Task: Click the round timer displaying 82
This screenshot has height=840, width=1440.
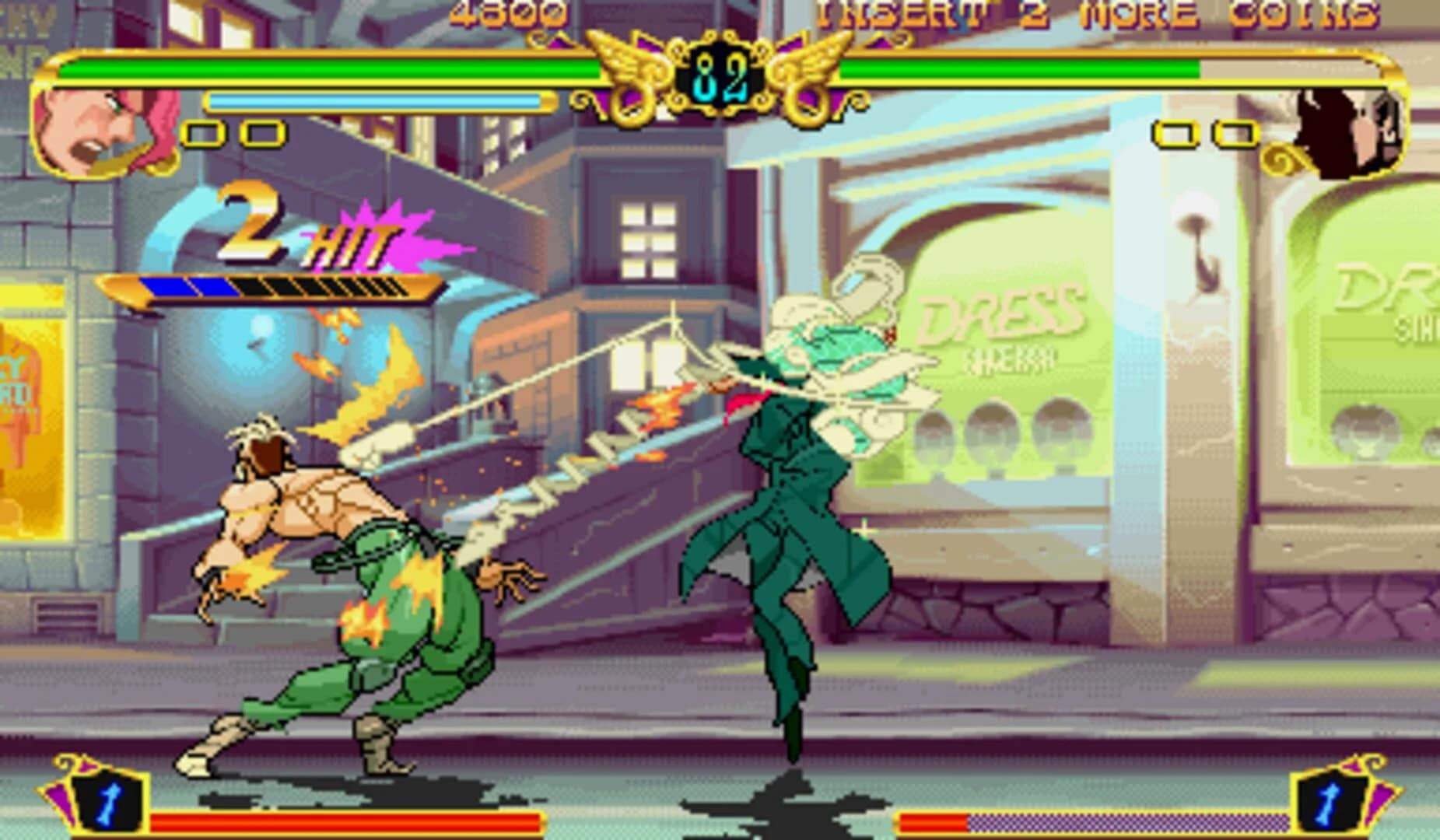Action: point(720,74)
